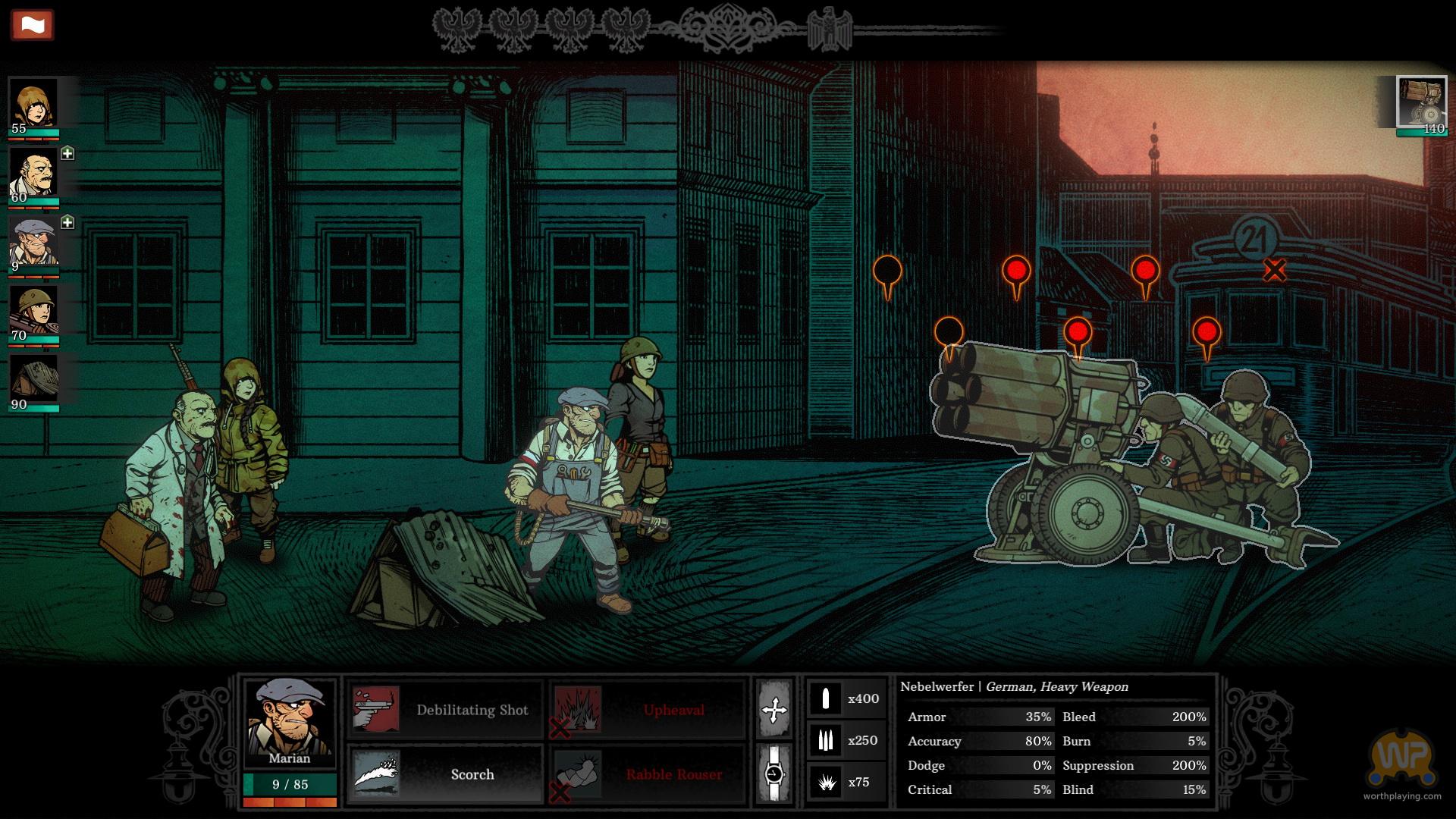This screenshot has height=819, width=1456.
Task: Open Marian's character portrait
Action: [290, 723]
